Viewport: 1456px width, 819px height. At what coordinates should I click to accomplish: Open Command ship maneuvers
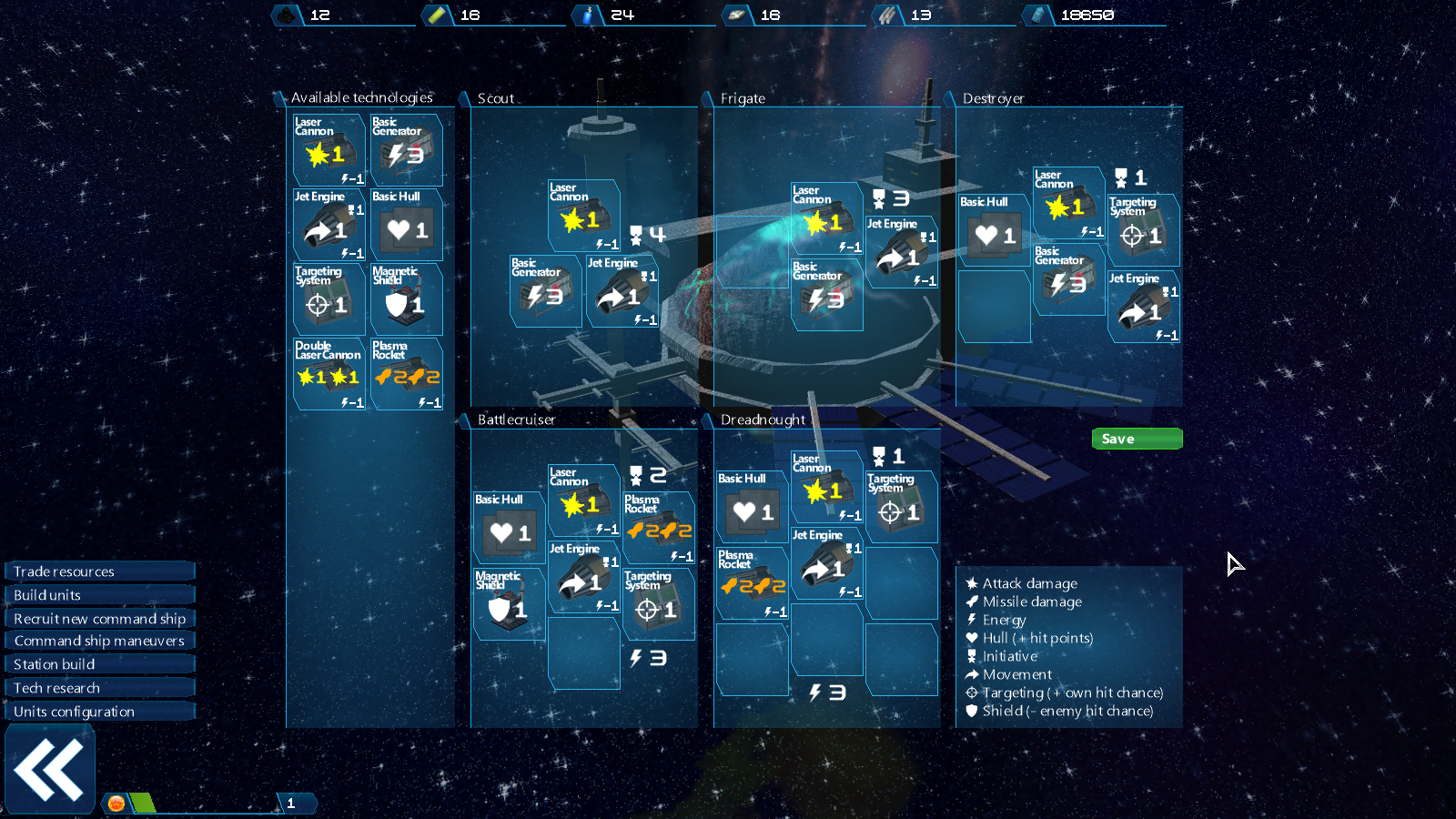pyautogui.click(x=100, y=642)
